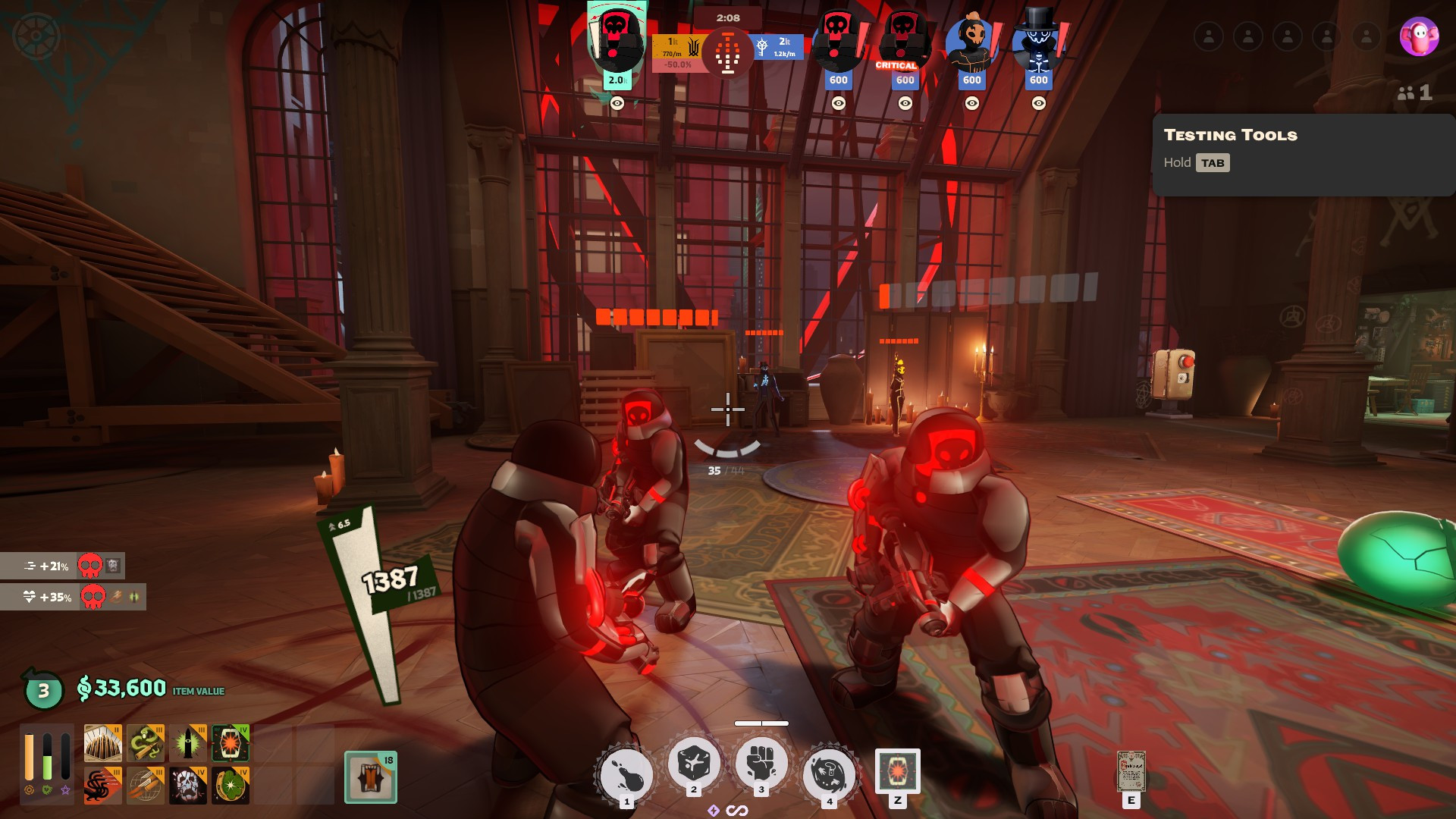Use the active item bound to Z
Viewport: 1456px width, 819px height.
[x=897, y=771]
